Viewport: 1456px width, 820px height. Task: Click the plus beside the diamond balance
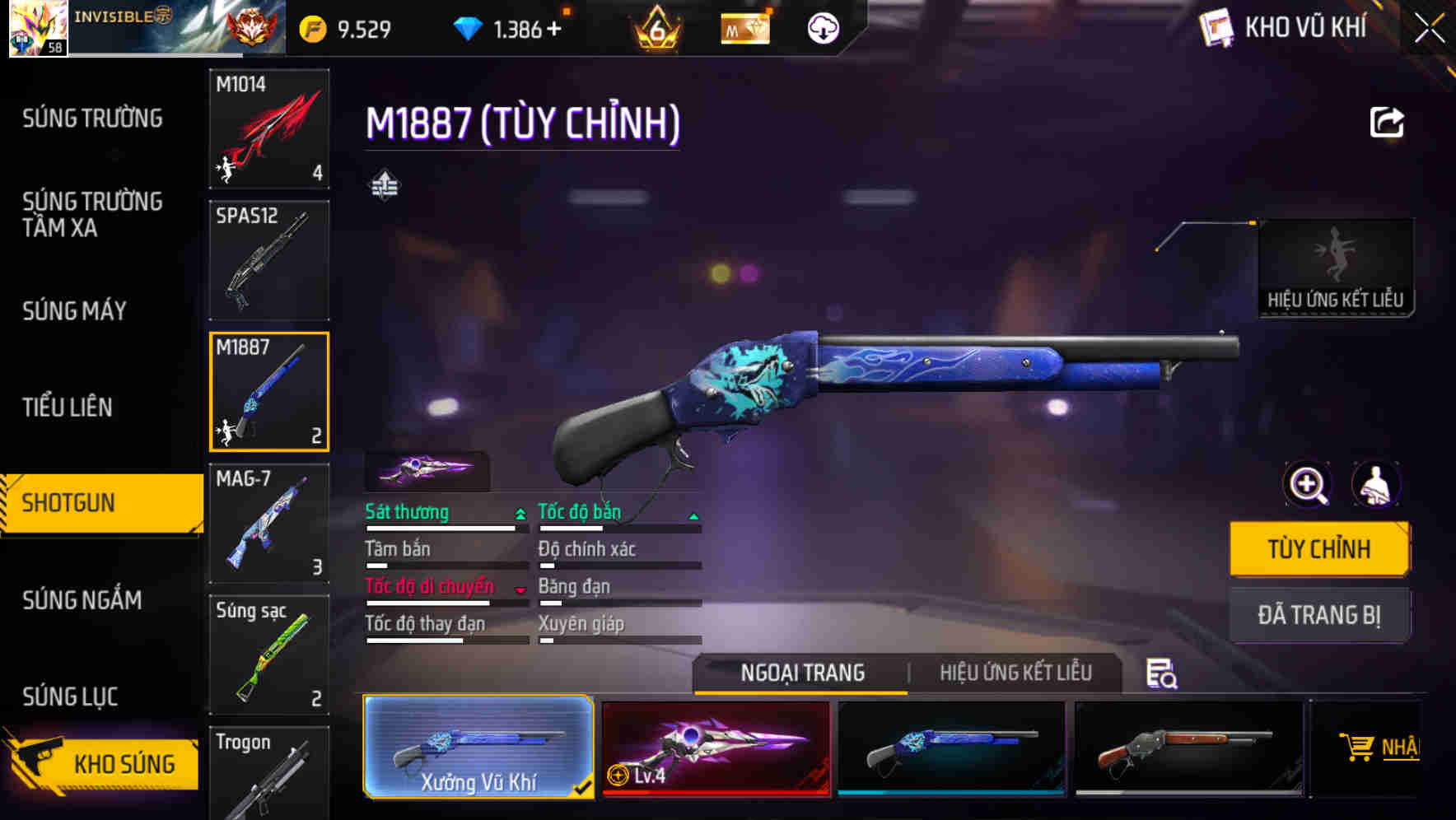553,27
